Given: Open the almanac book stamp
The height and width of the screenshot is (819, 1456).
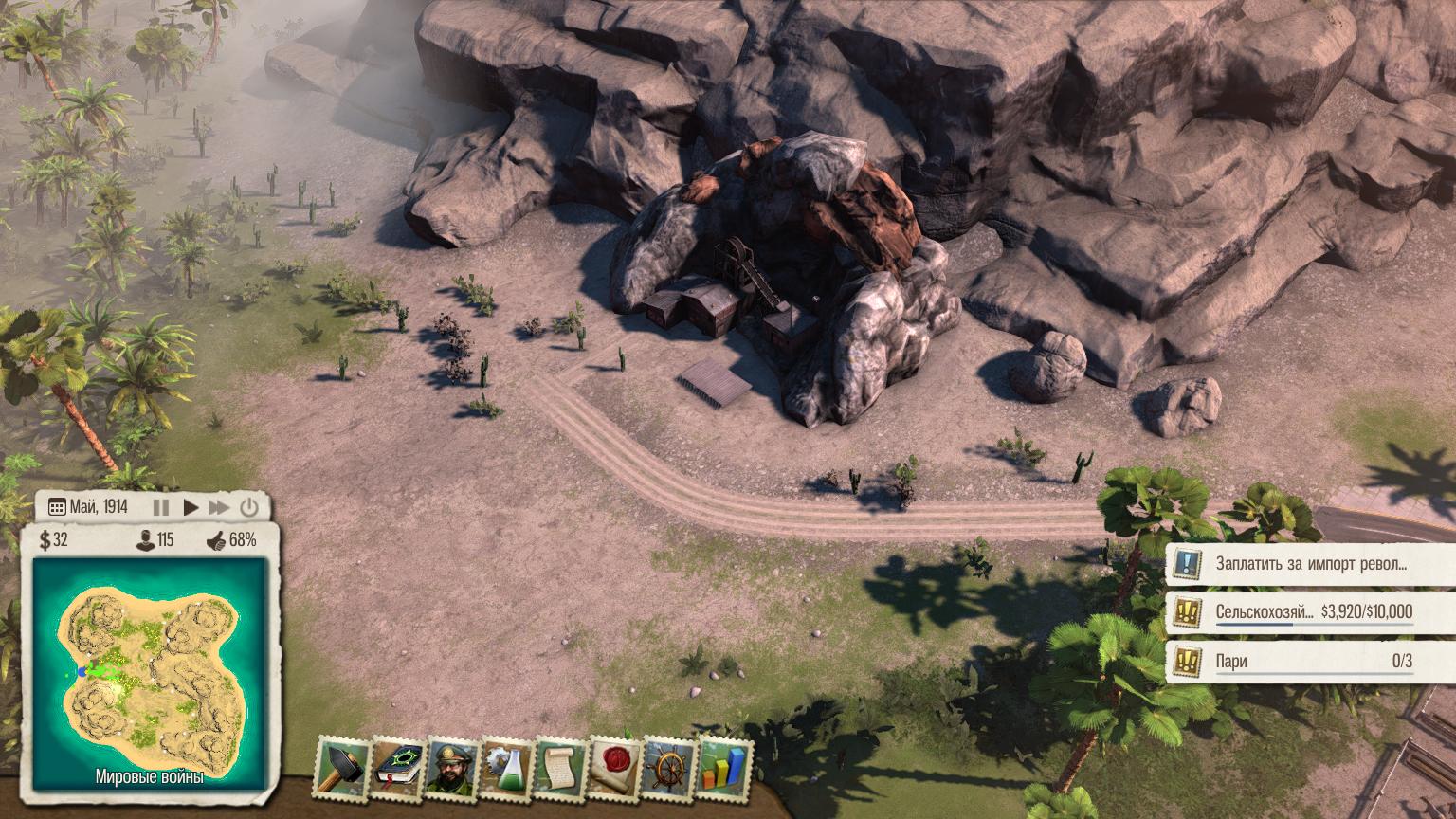Looking at the screenshot, I should coord(396,767).
